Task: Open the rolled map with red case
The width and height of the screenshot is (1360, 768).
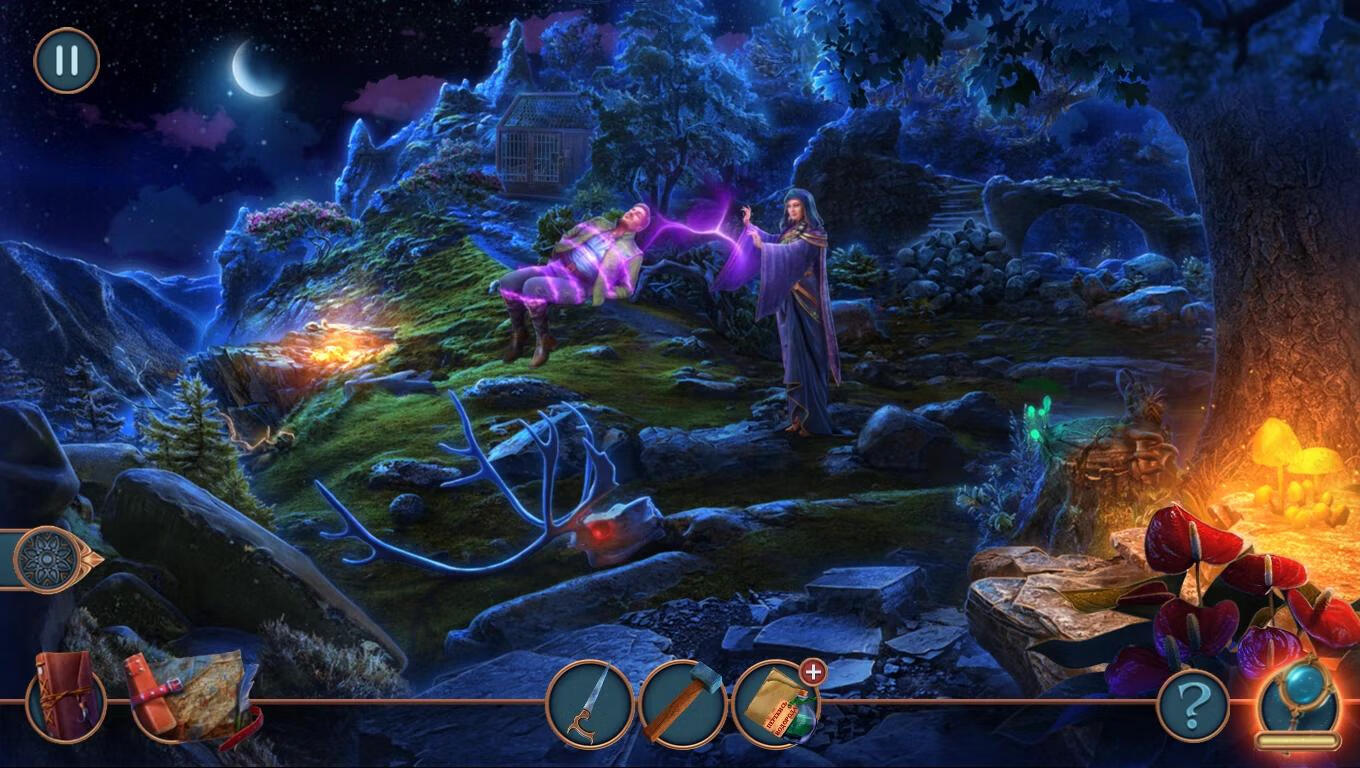Action: point(188,697)
